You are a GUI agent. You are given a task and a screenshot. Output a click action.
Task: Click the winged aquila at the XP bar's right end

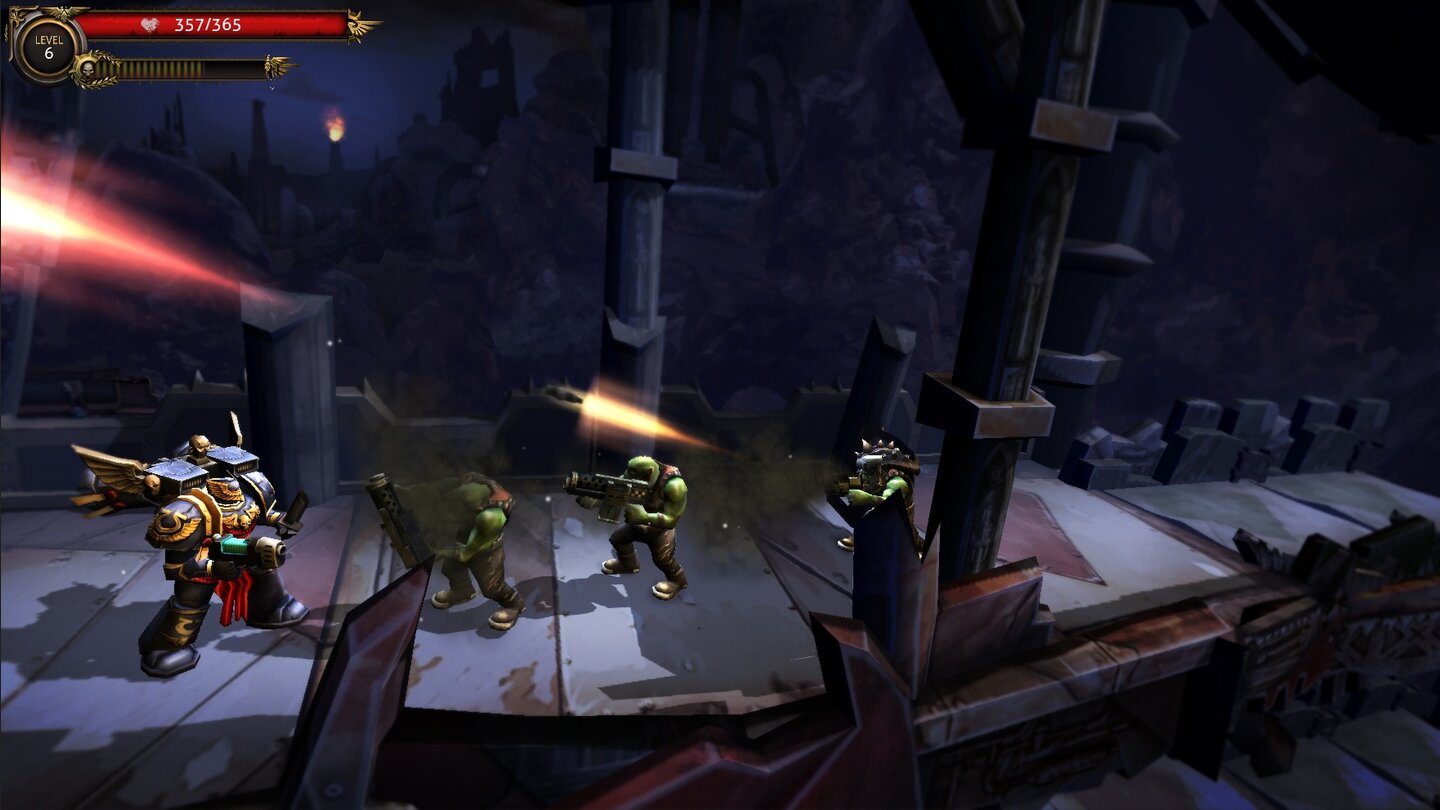273,64
